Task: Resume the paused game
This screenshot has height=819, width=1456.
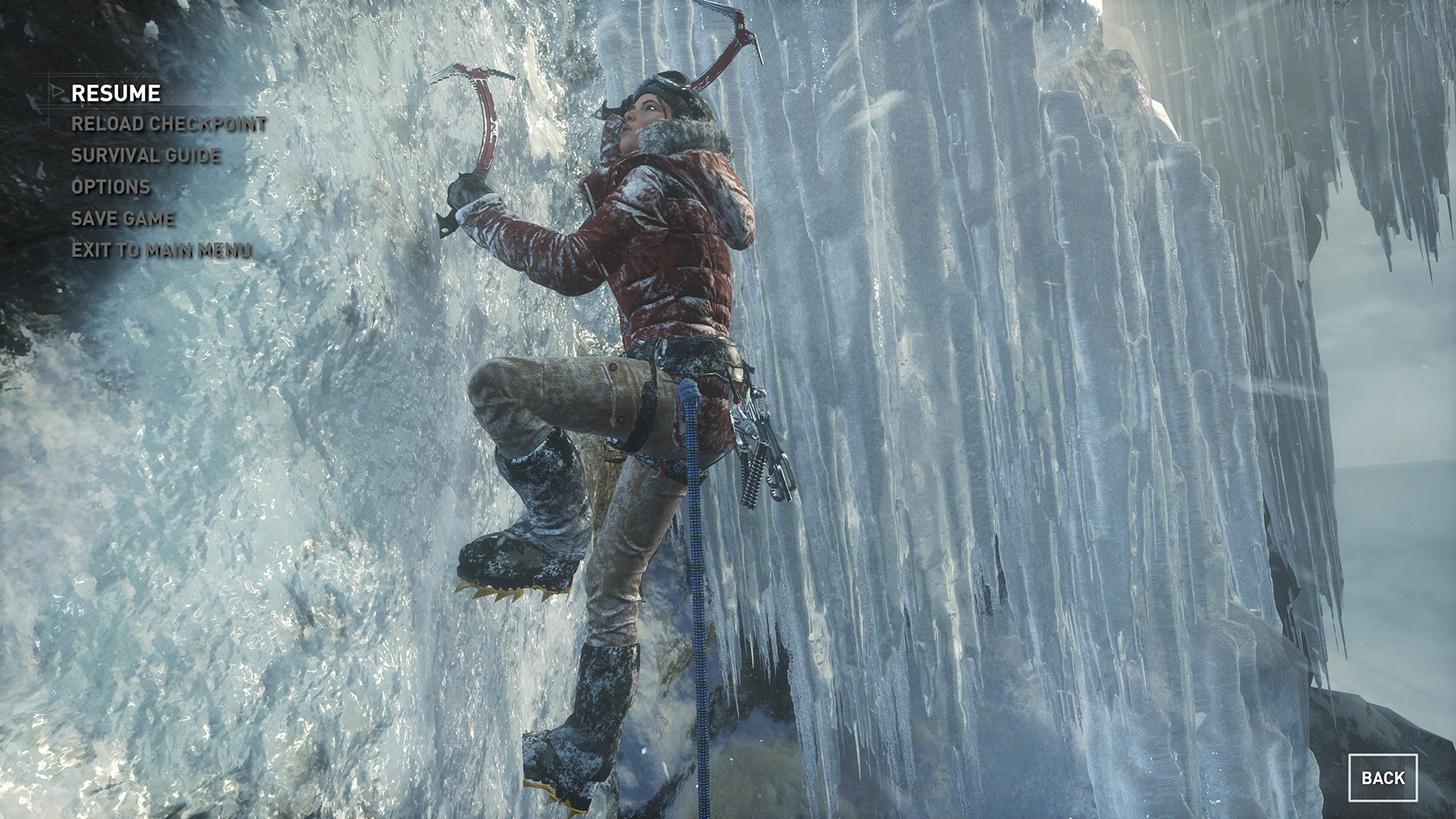Action: coord(116,93)
